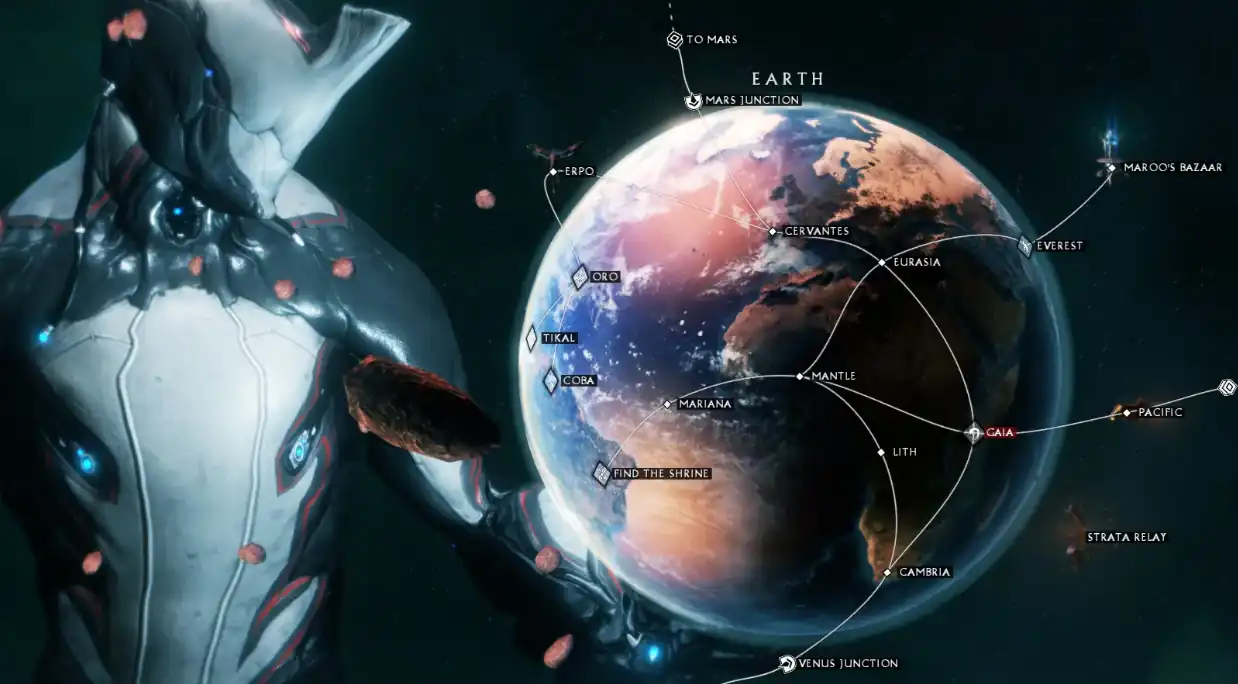The image size is (1238, 684).
Task: Open the Find the Shrine node
Action: 602,473
